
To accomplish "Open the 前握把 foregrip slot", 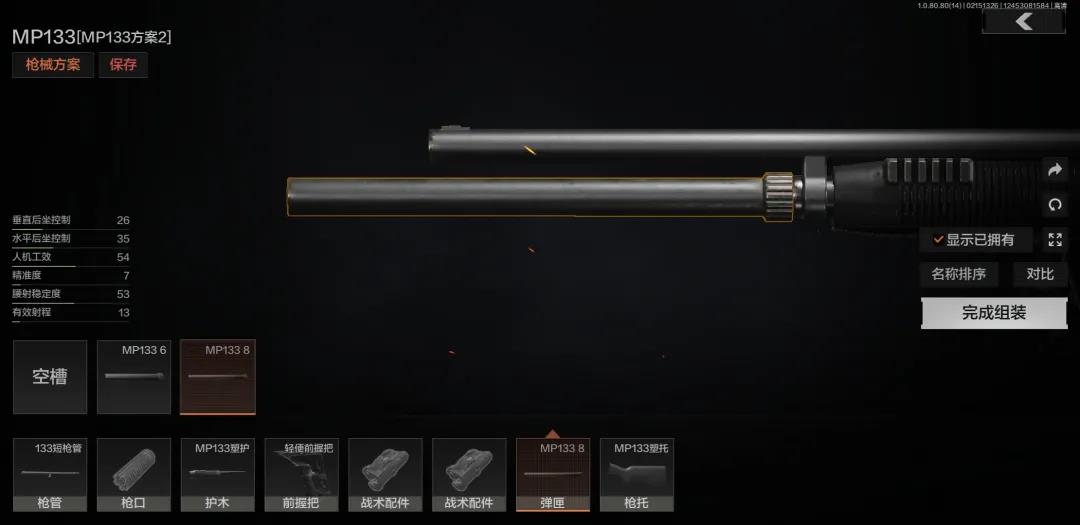I will 301,475.
